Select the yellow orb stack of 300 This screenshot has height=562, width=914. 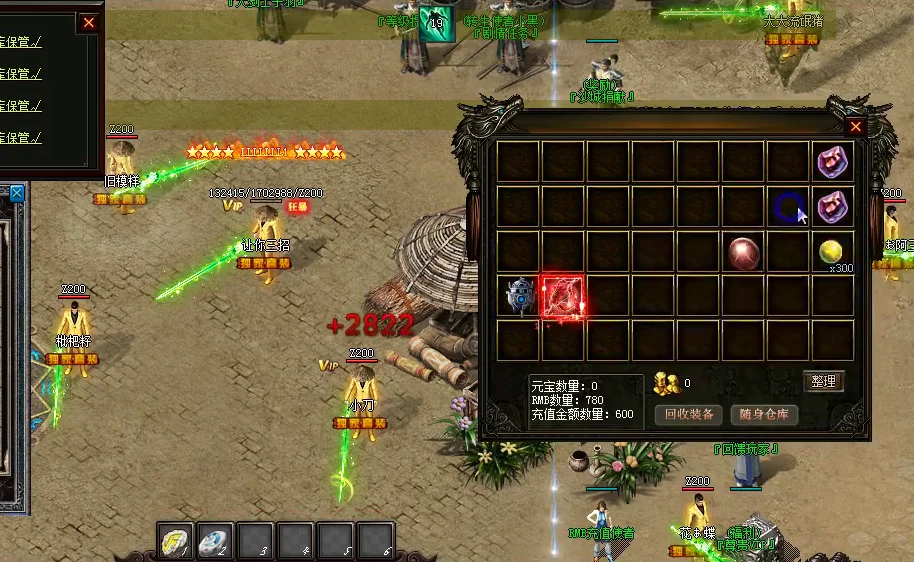830,251
